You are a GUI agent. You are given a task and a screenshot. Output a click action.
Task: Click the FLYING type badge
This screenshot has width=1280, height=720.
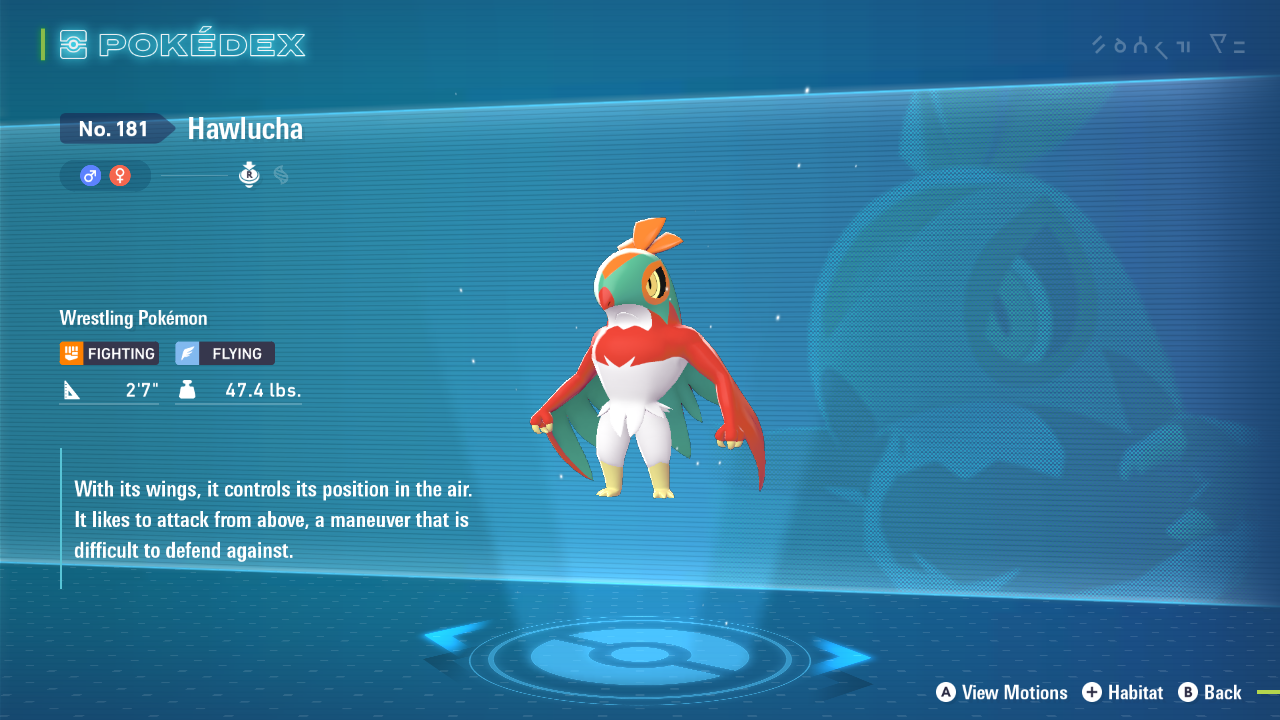point(225,353)
